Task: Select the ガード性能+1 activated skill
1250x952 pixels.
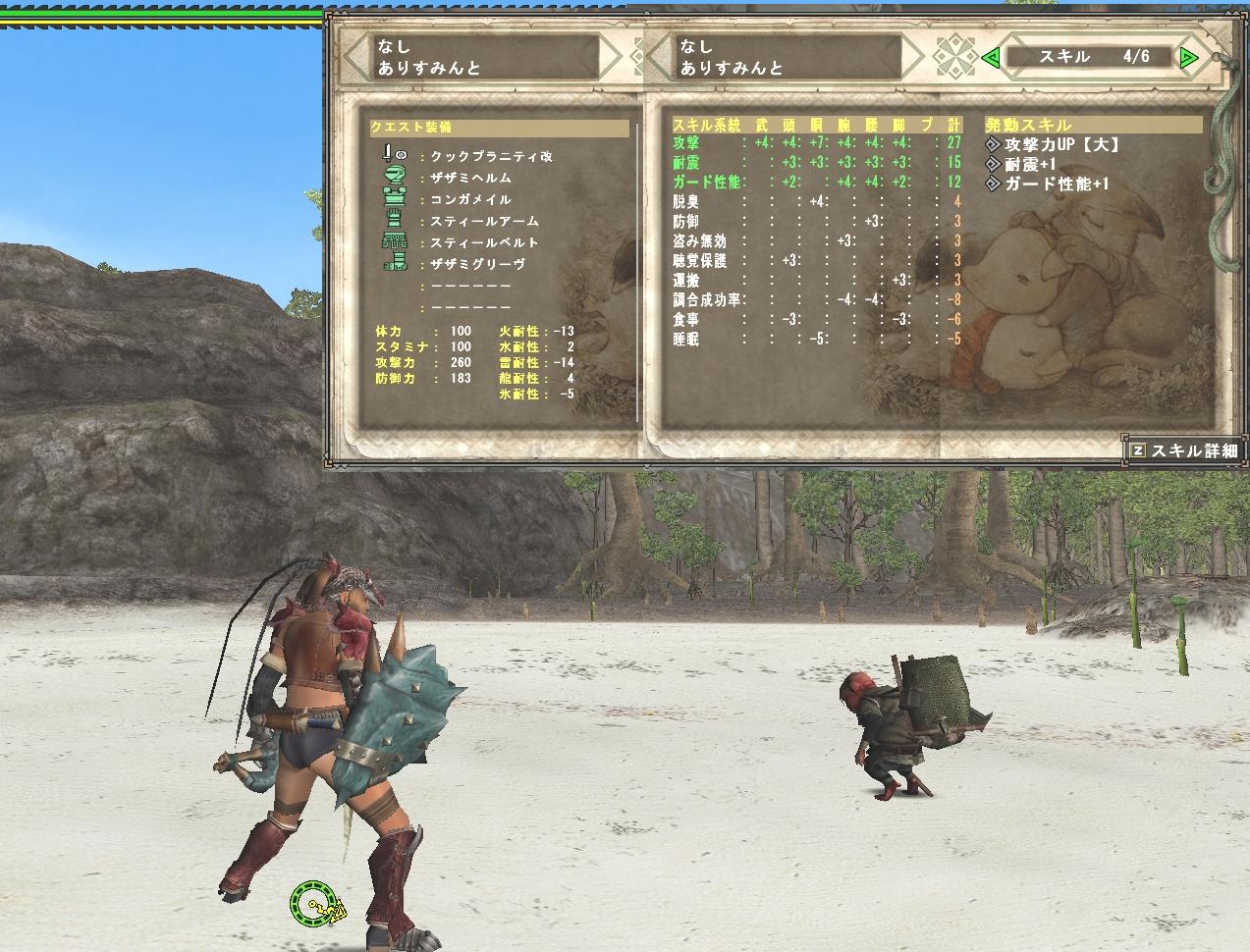Action: coord(1057,184)
